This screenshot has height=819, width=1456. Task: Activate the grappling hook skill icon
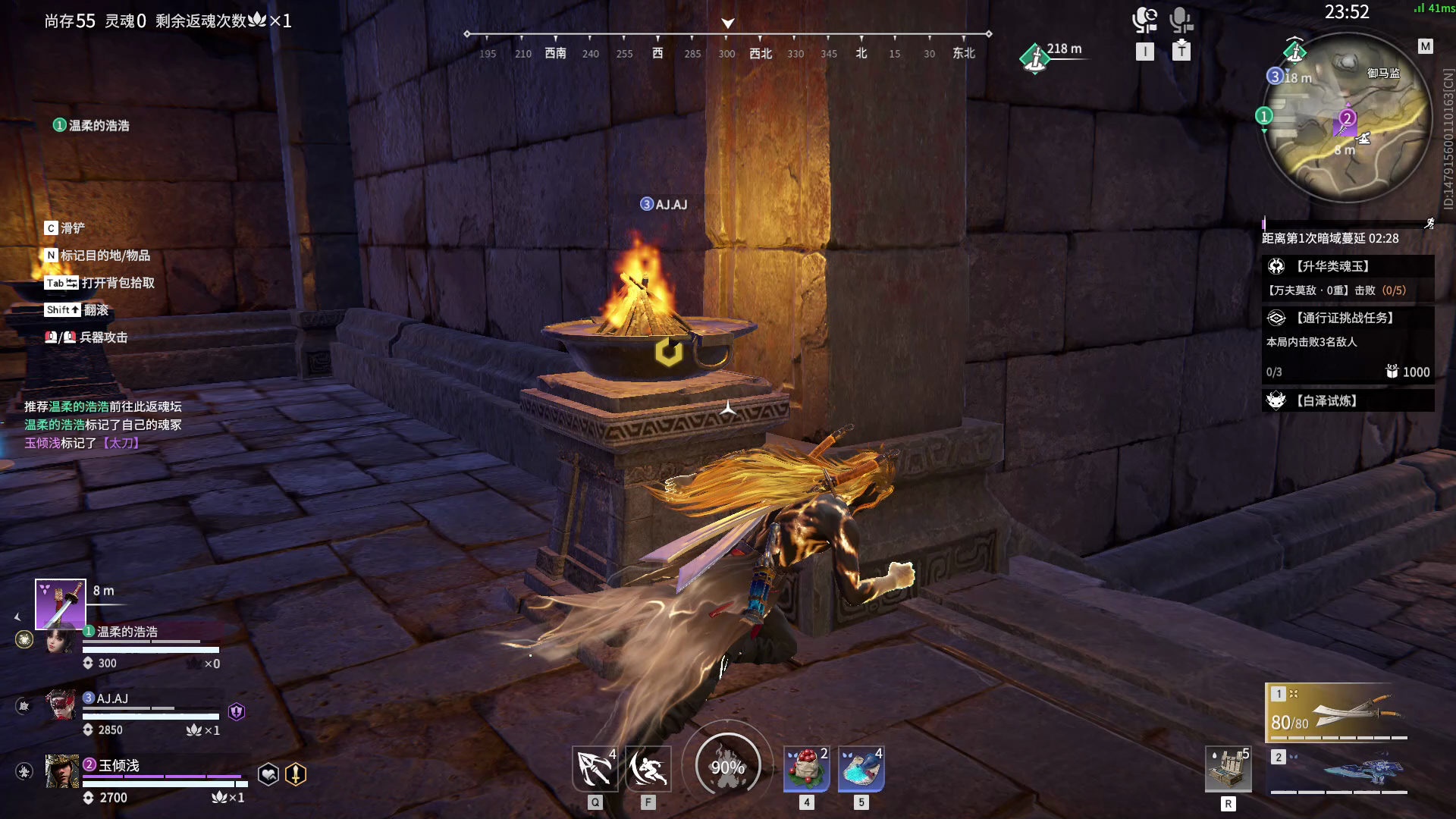click(x=595, y=769)
